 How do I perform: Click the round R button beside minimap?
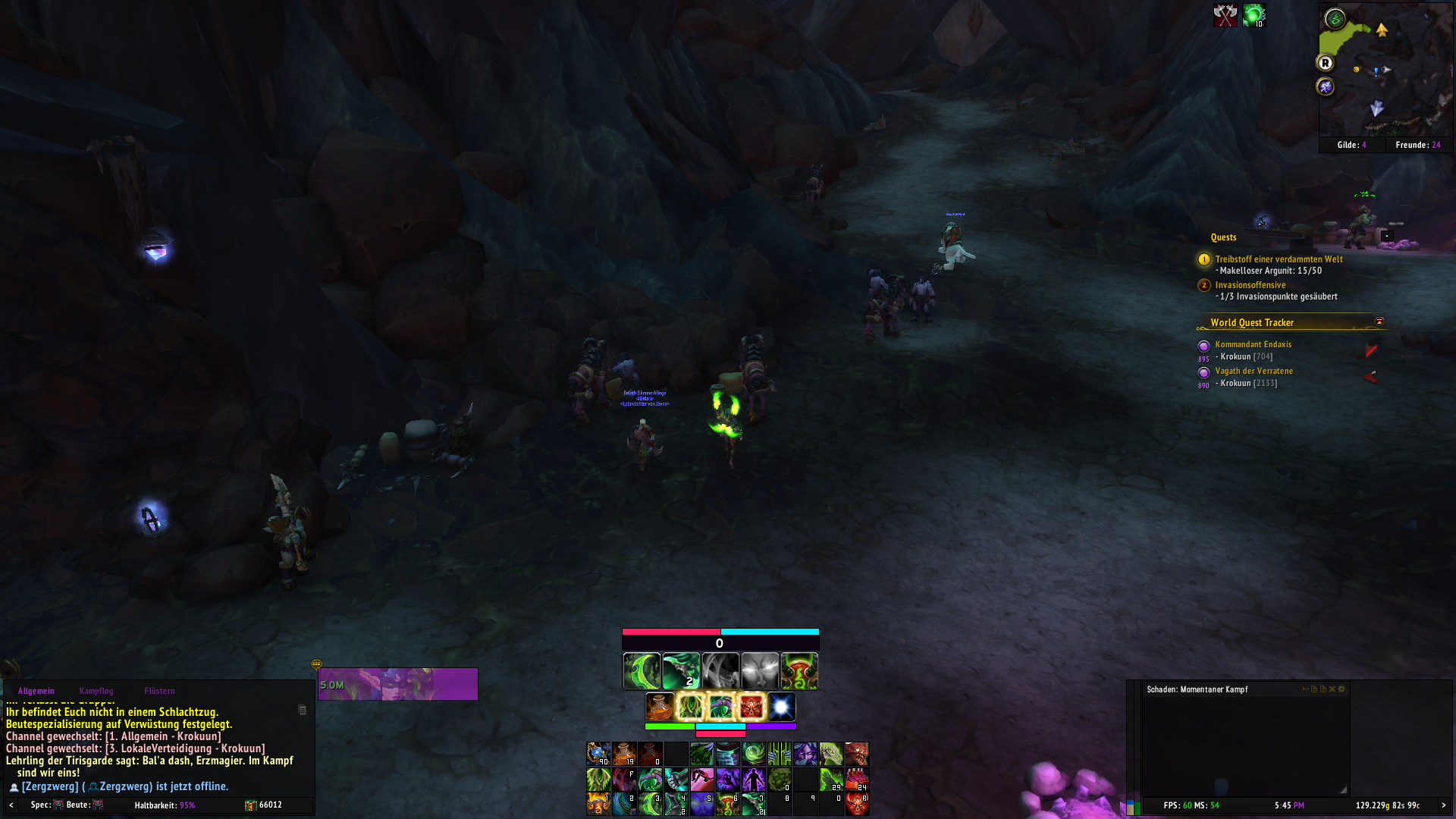1326,63
